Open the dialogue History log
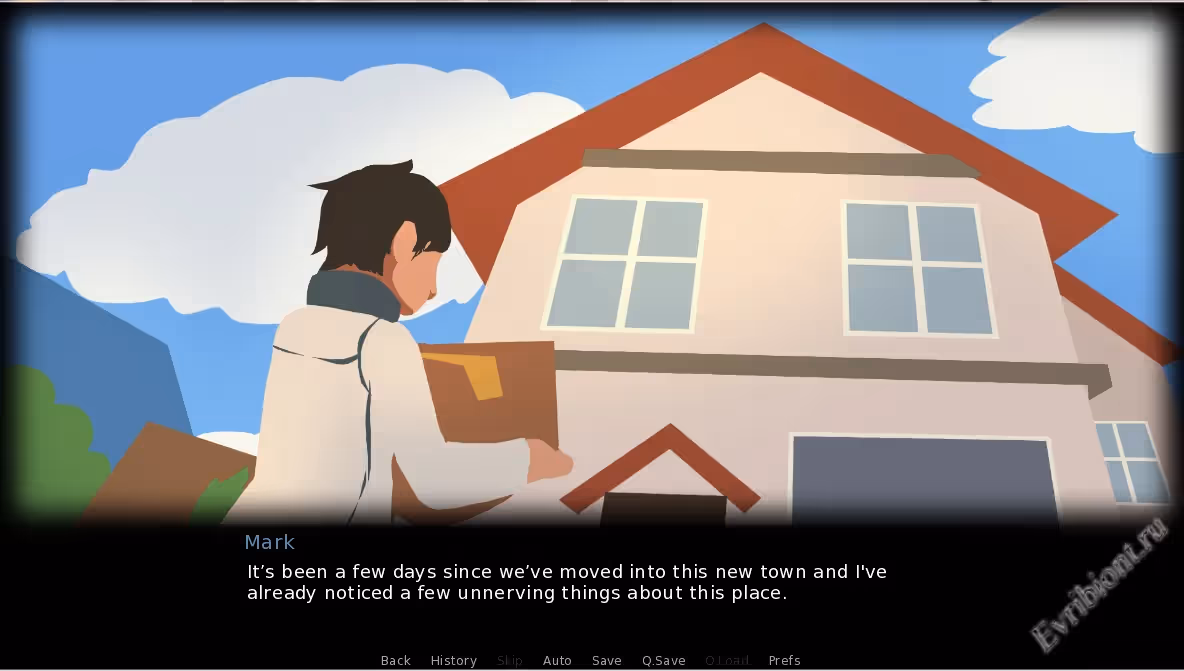Image resolution: width=1184 pixels, height=671 pixels. [x=453, y=660]
